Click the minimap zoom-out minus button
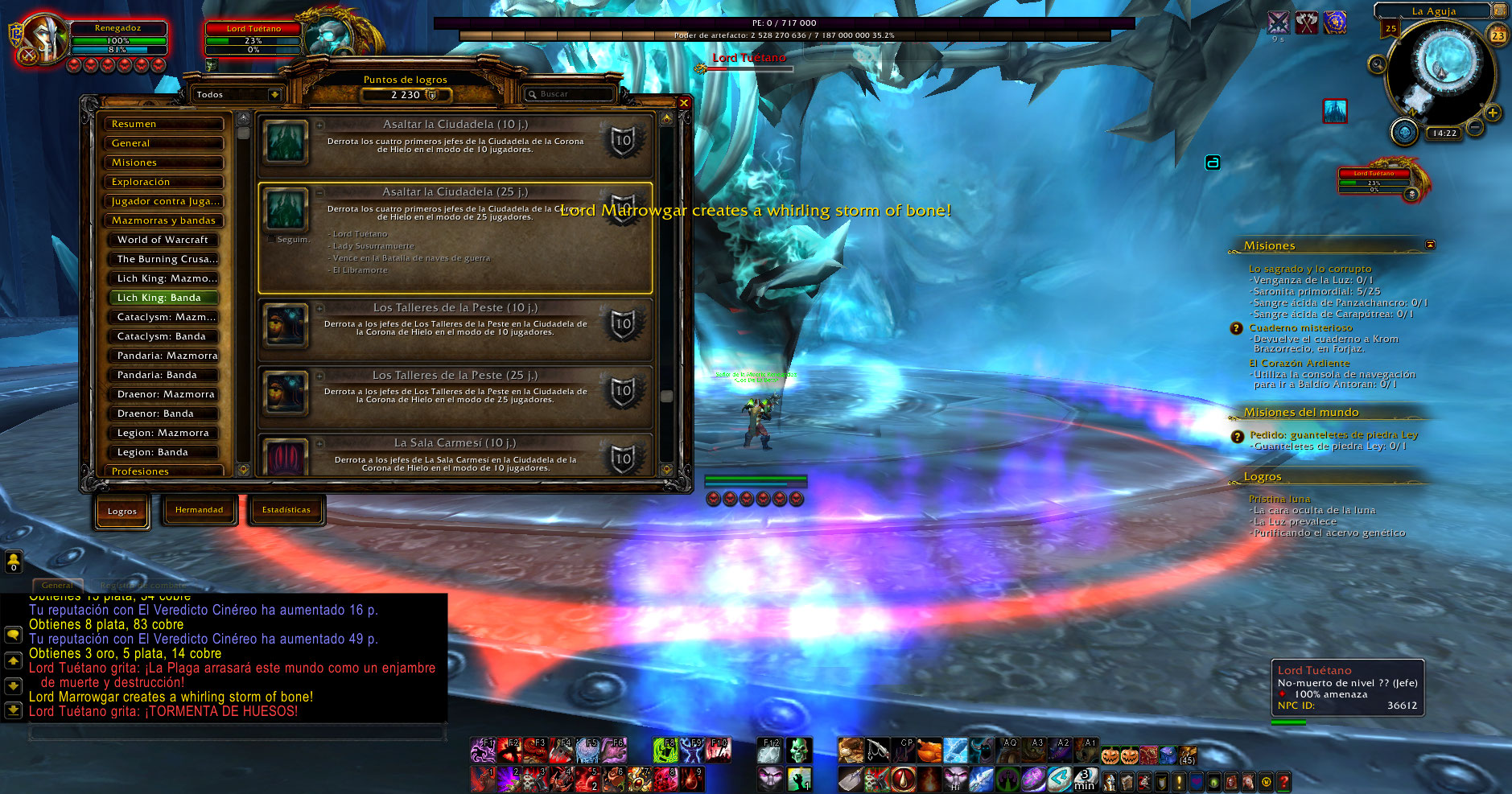The height and width of the screenshot is (794, 1512). 1474,127
